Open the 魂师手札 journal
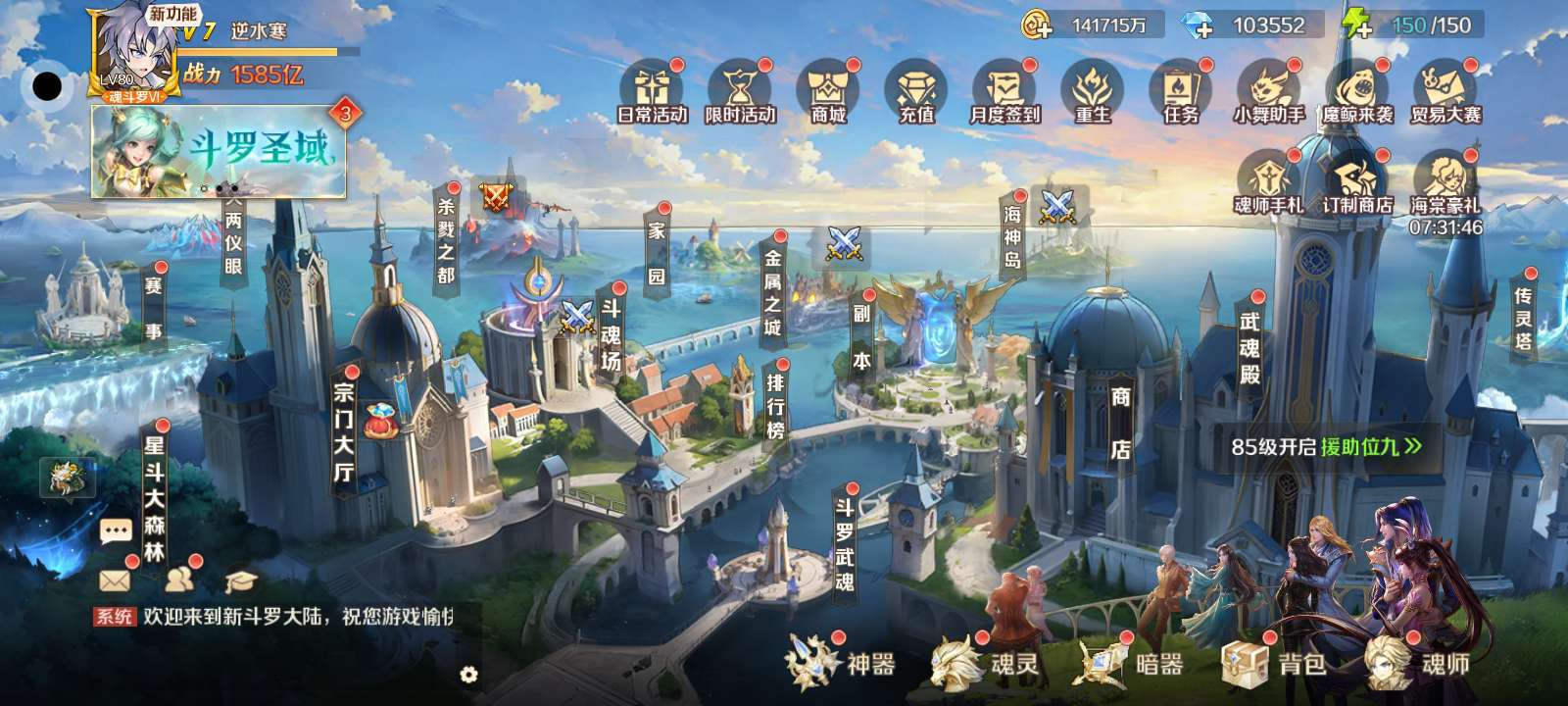Screen dimensions: 1568x706 coord(1269,182)
